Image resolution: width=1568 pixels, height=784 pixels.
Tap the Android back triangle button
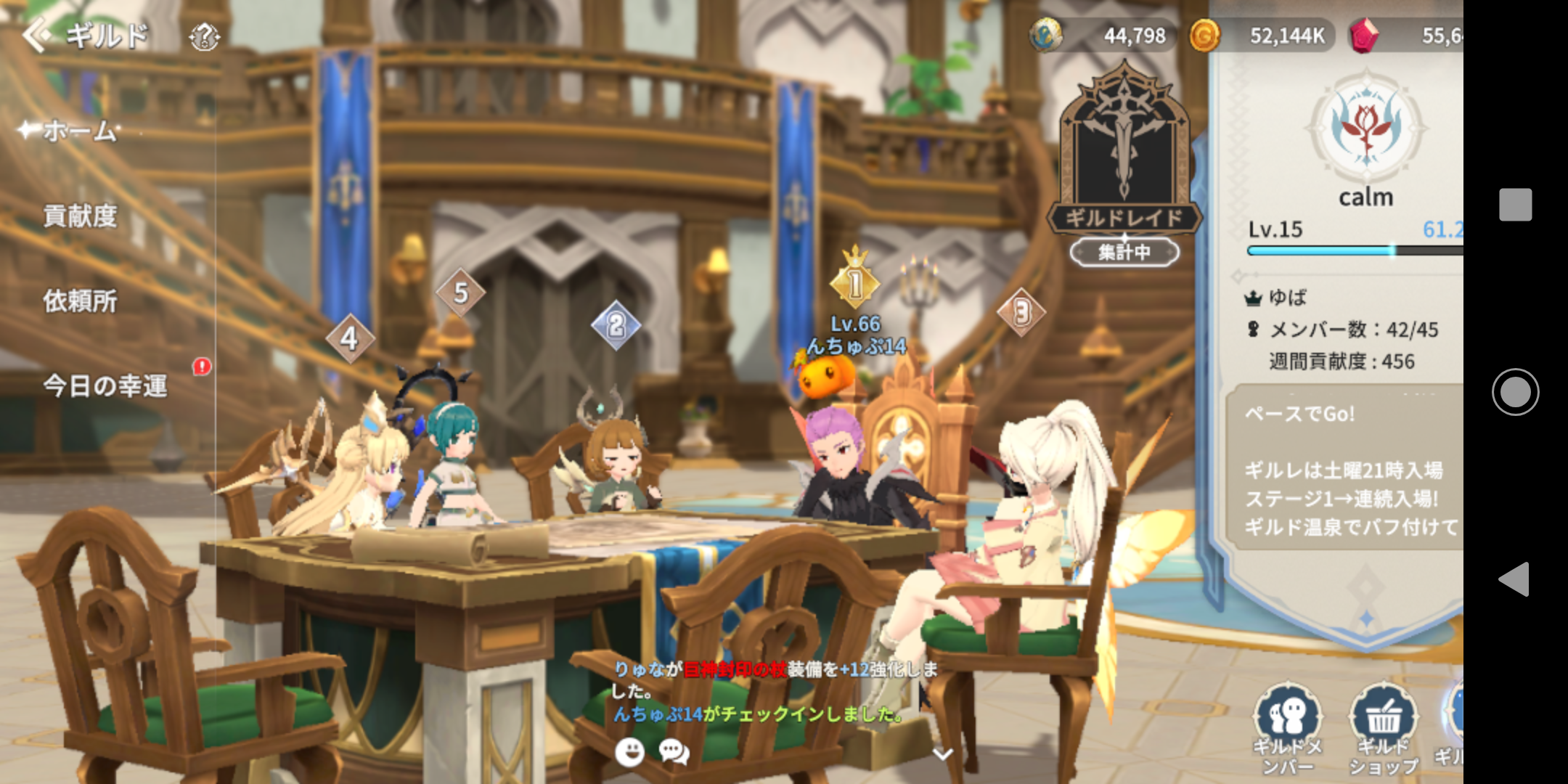1515,579
